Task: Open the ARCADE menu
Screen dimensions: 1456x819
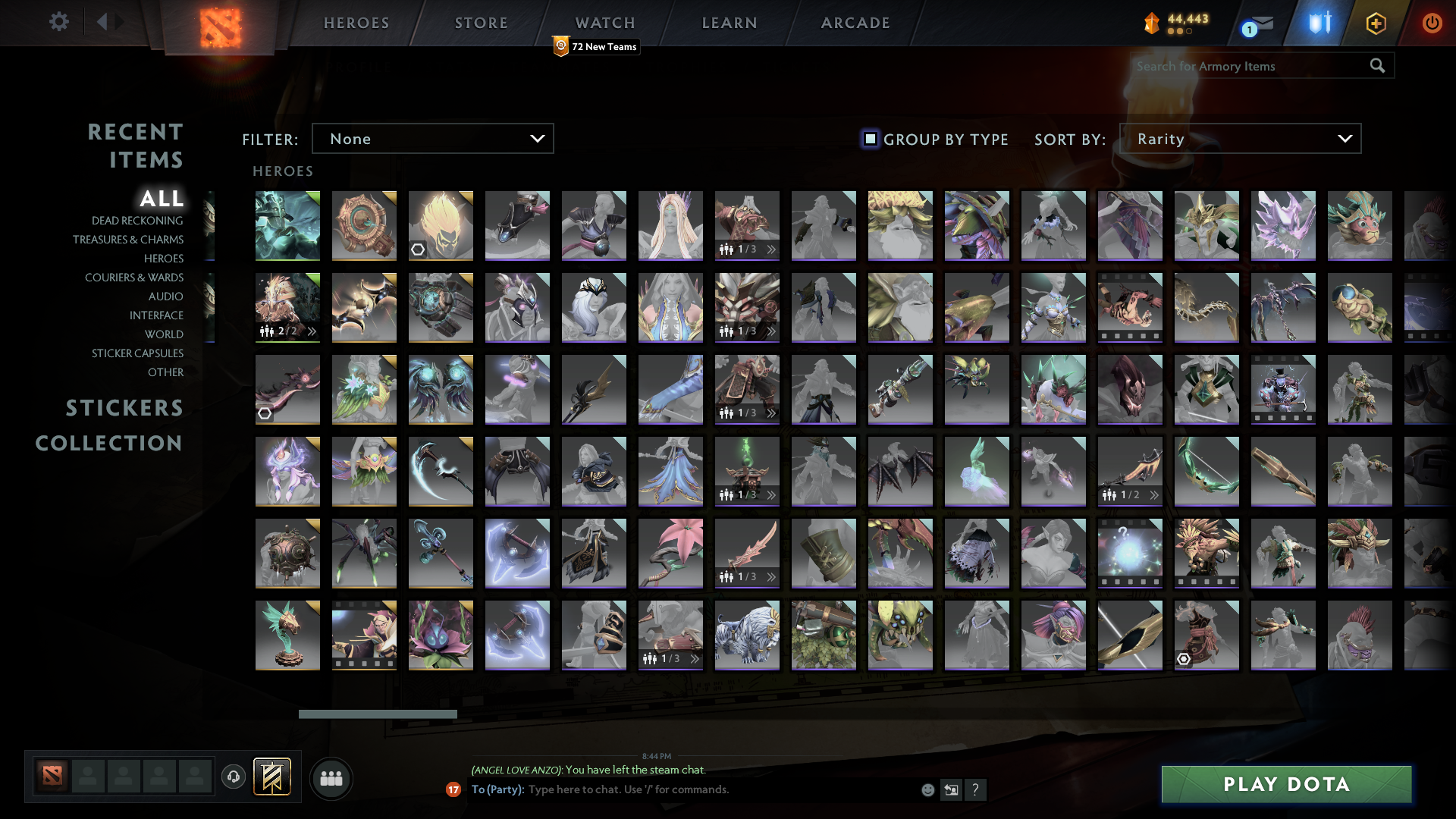Action: pos(855,22)
